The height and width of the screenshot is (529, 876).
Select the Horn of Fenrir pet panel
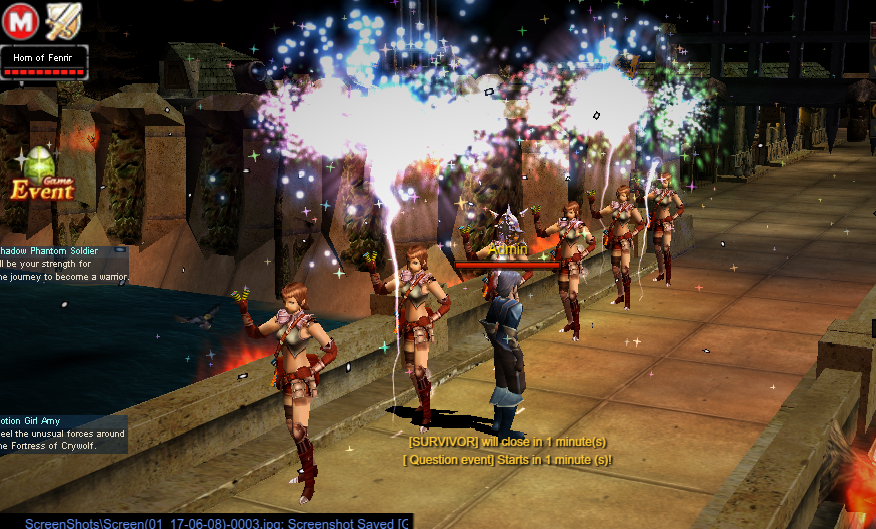tap(44, 61)
